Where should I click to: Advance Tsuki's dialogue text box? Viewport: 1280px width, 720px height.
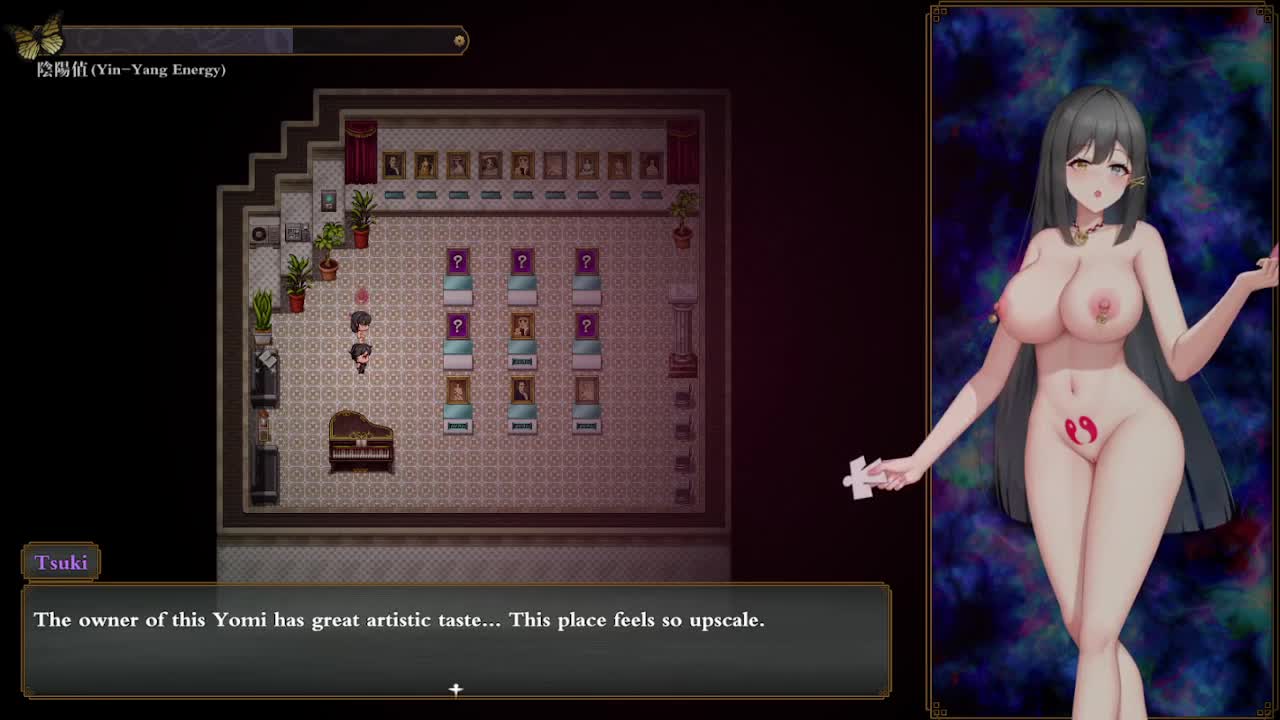tap(456, 640)
